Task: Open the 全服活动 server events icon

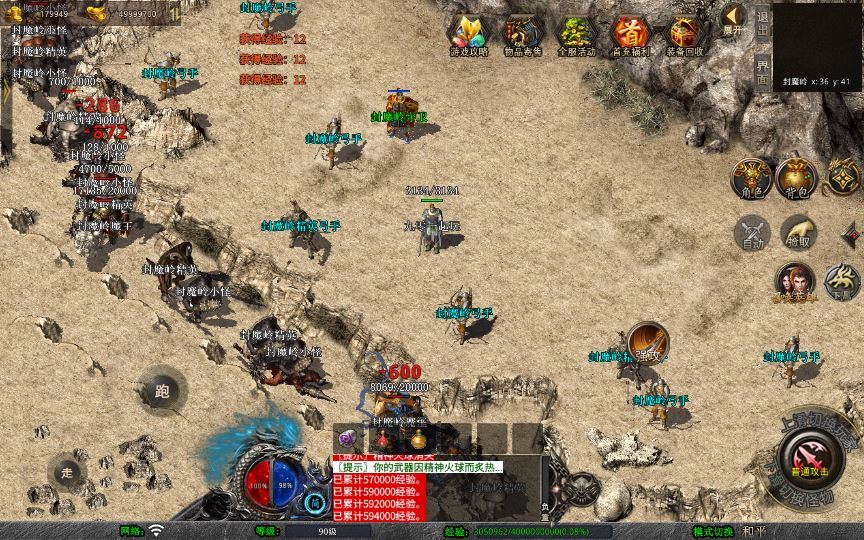Action: 576,35
